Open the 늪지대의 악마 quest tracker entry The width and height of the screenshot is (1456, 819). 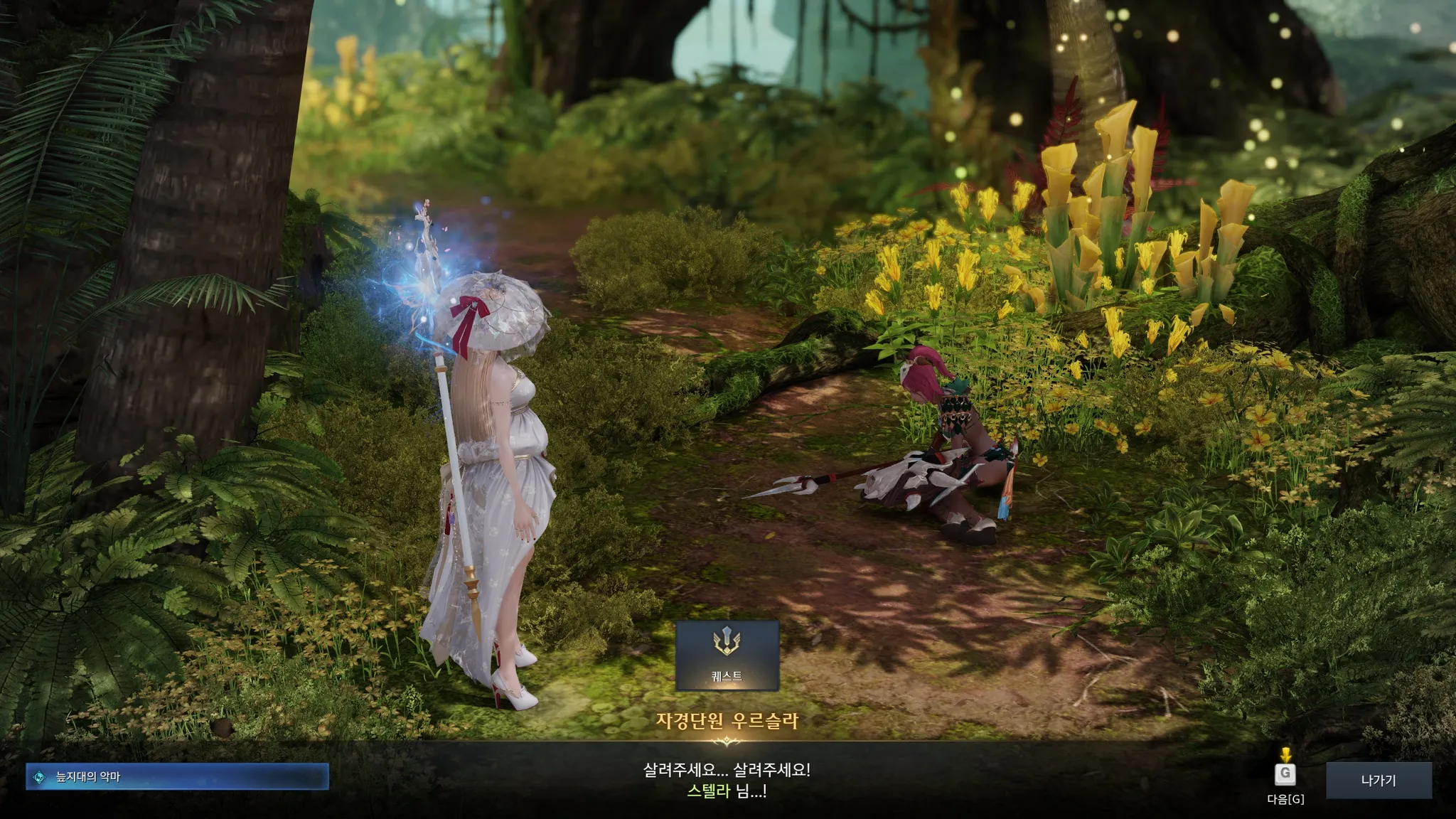[x=177, y=777]
